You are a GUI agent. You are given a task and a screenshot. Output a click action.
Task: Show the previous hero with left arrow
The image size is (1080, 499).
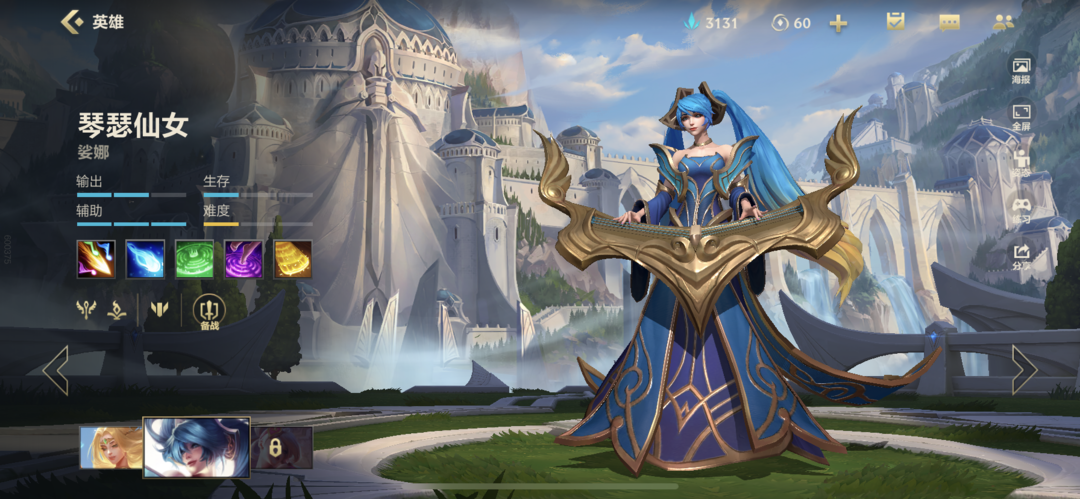point(56,370)
